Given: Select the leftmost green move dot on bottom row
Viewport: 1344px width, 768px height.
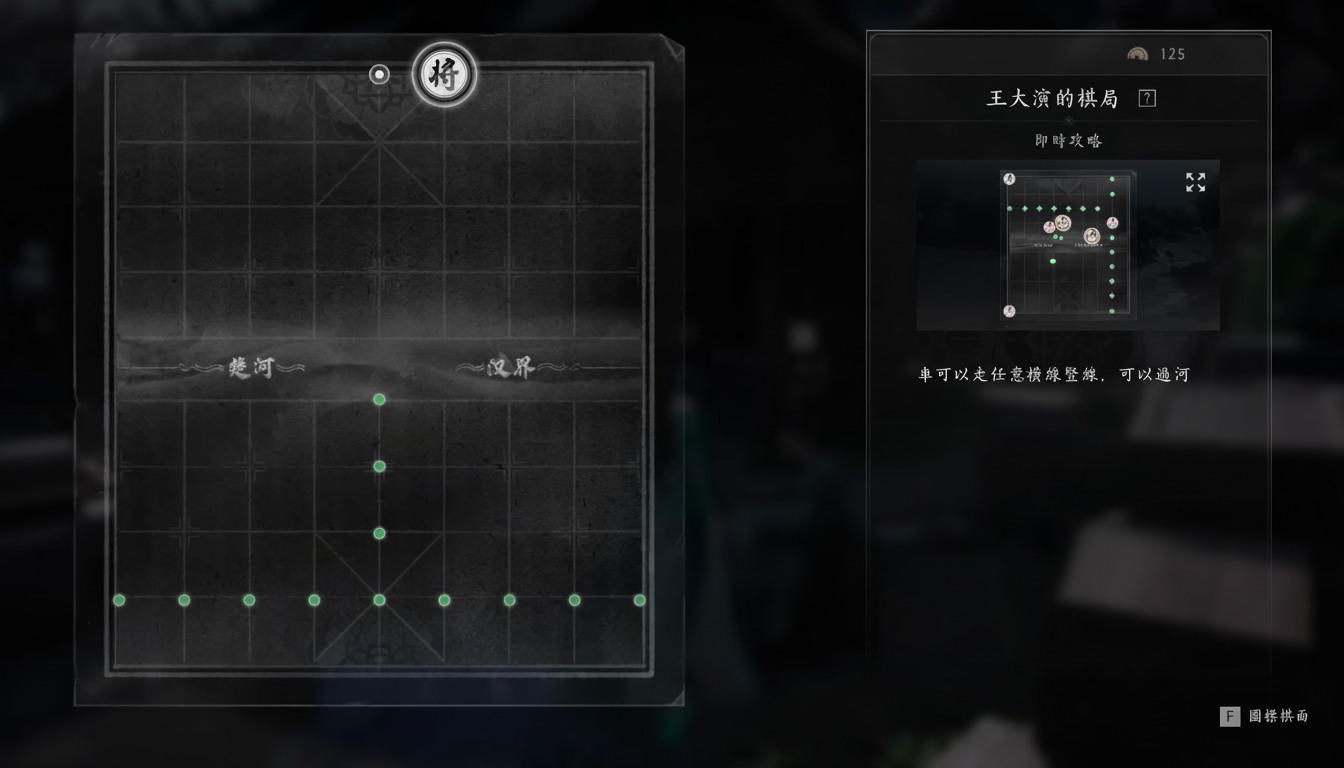Looking at the screenshot, I should tap(119, 600).
